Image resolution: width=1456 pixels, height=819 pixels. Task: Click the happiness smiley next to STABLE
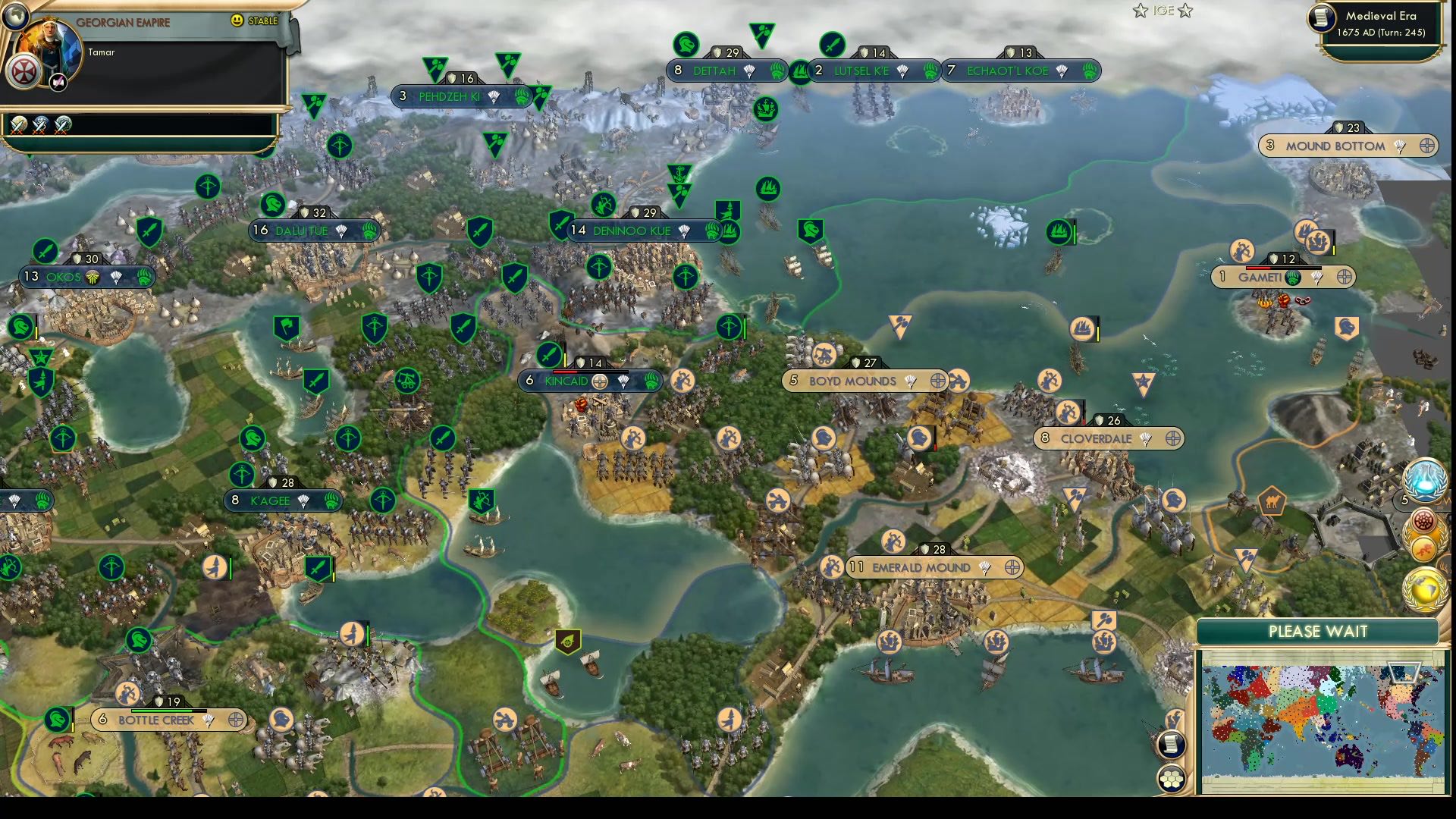236,21
